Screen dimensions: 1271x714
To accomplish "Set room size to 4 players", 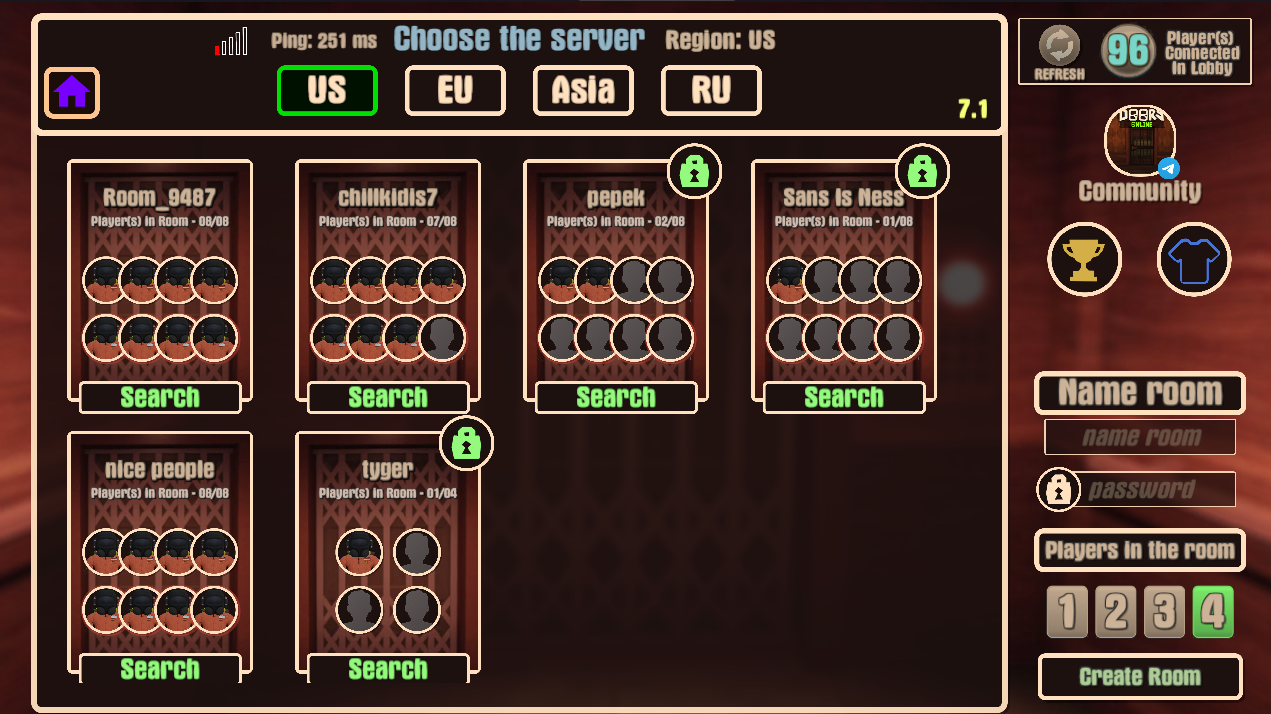I will [1213, 612].
